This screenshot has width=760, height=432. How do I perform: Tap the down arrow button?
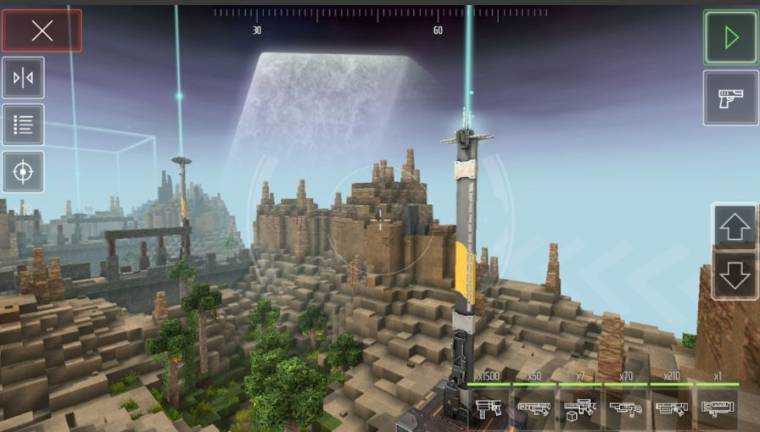pyautogui.click(x=735, y=274)
